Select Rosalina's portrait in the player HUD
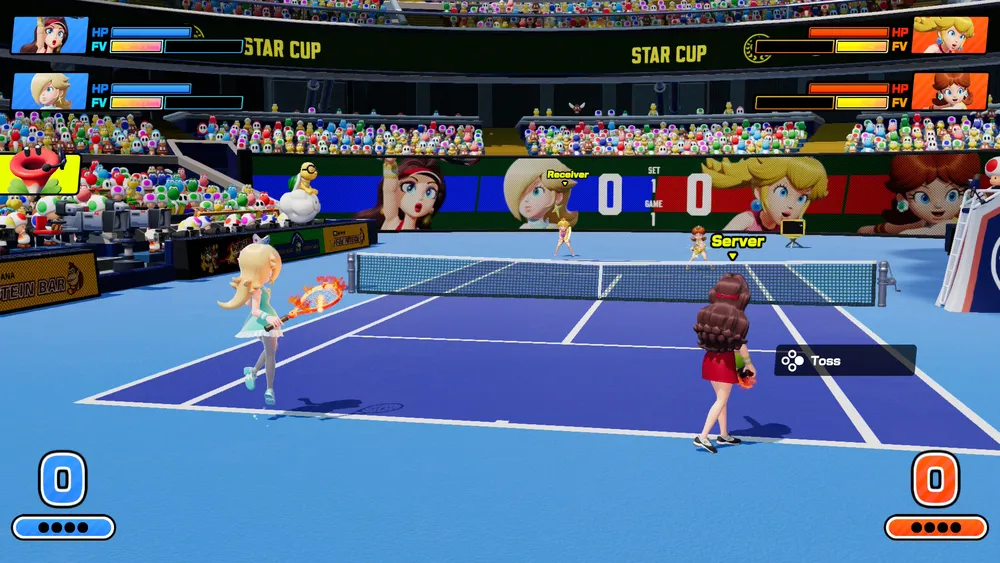This screenshot has height=563, width=1000. pyautogui.click(x=49, y=91)
